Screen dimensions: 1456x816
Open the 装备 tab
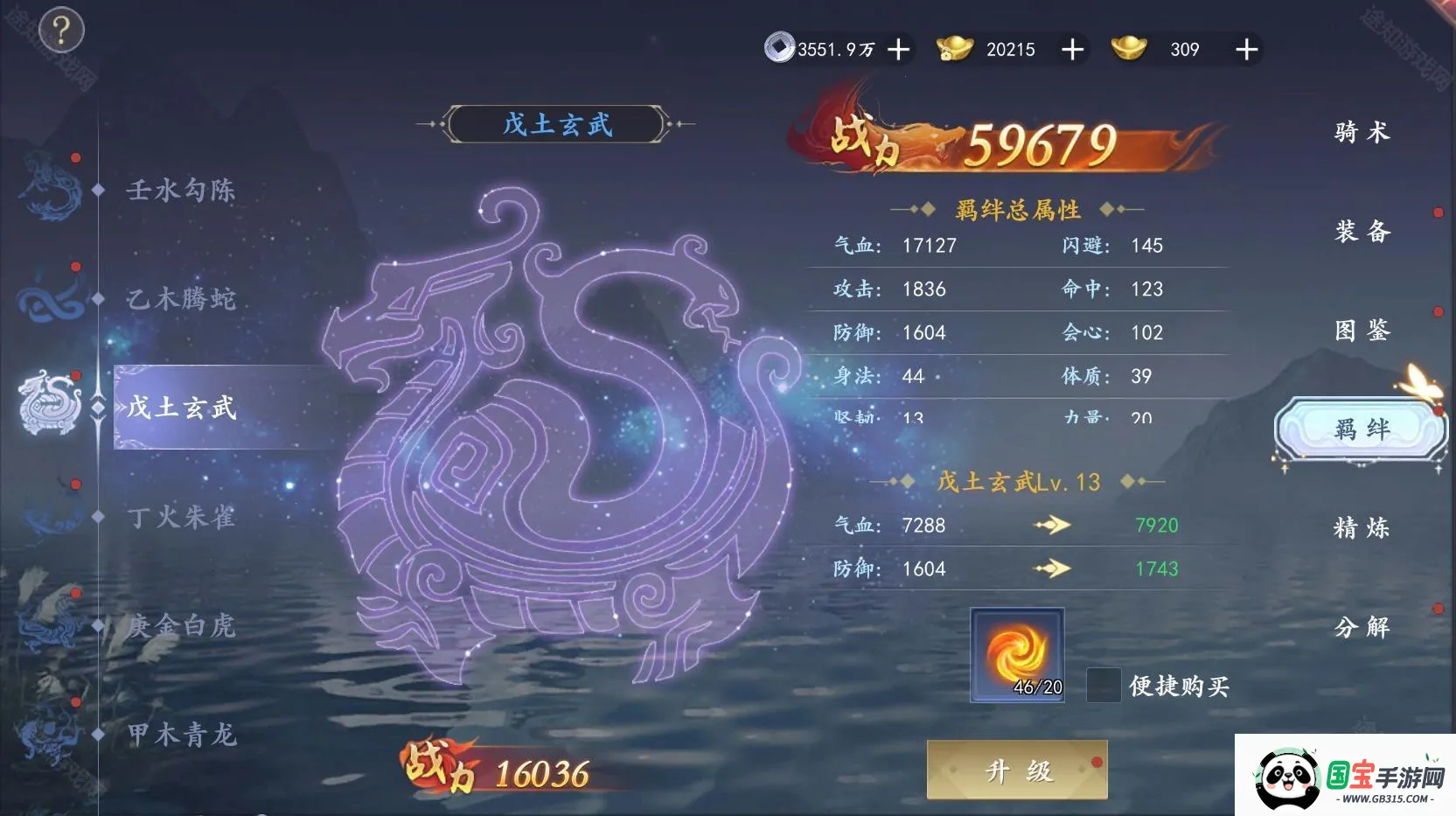(1362, 232)
